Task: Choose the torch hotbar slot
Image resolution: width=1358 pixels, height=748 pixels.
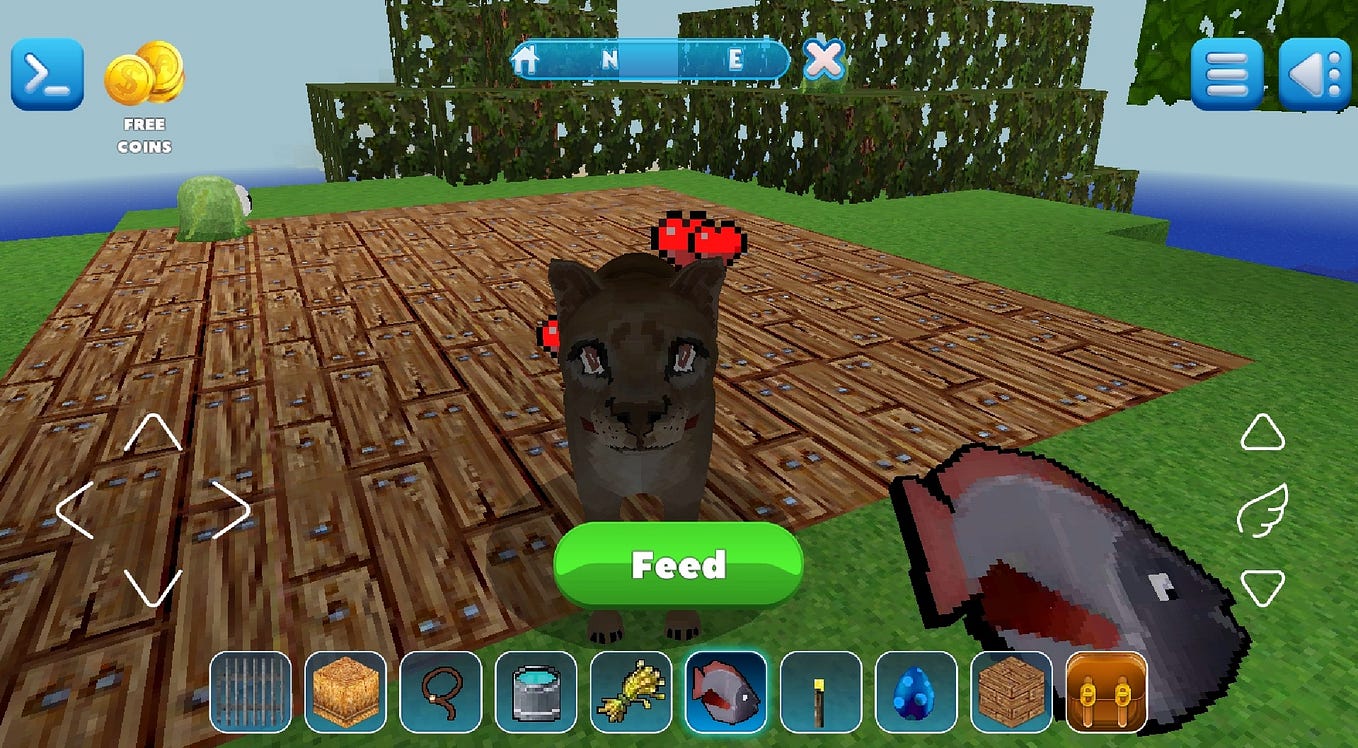Action: 821,691
